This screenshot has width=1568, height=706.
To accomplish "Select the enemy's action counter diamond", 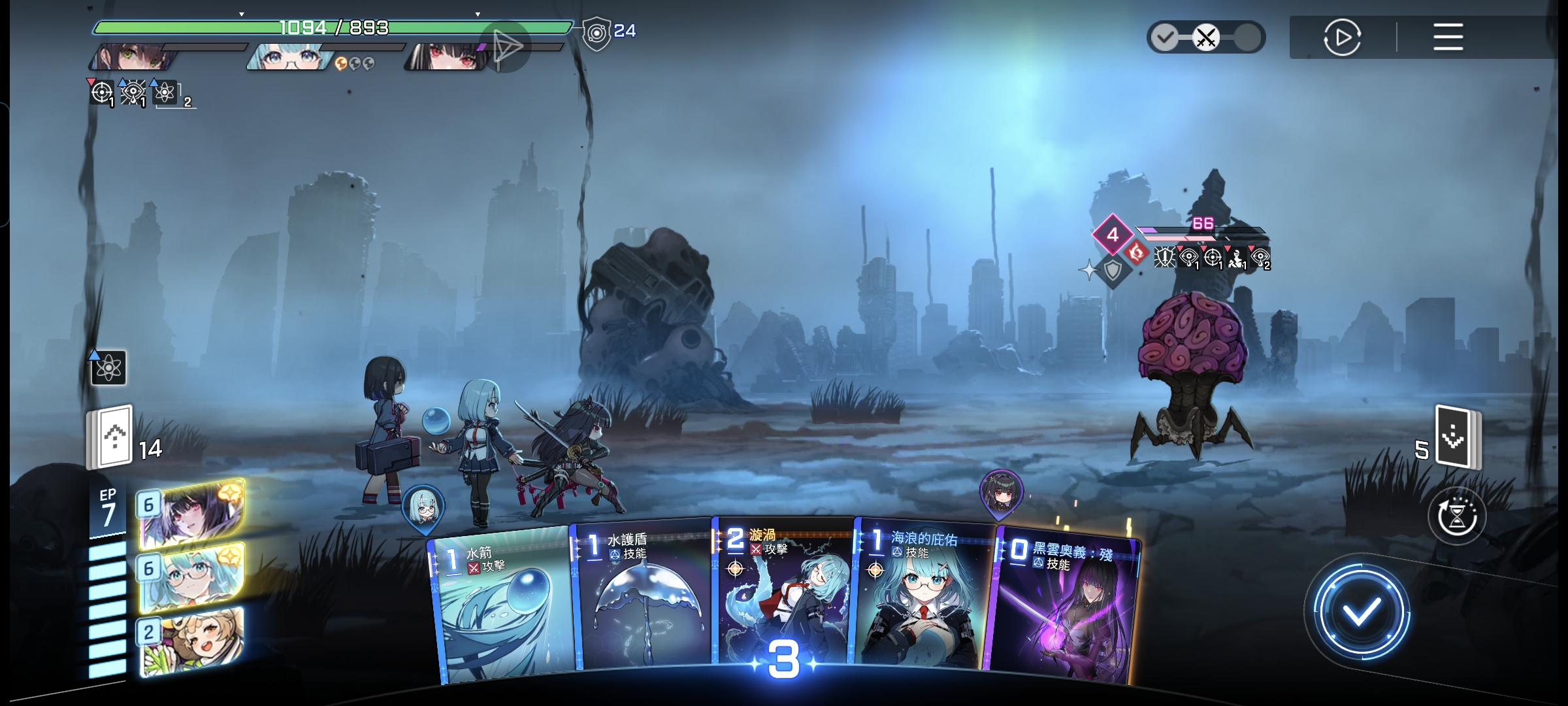I will pyautogui.click(x=1113, y=234).
